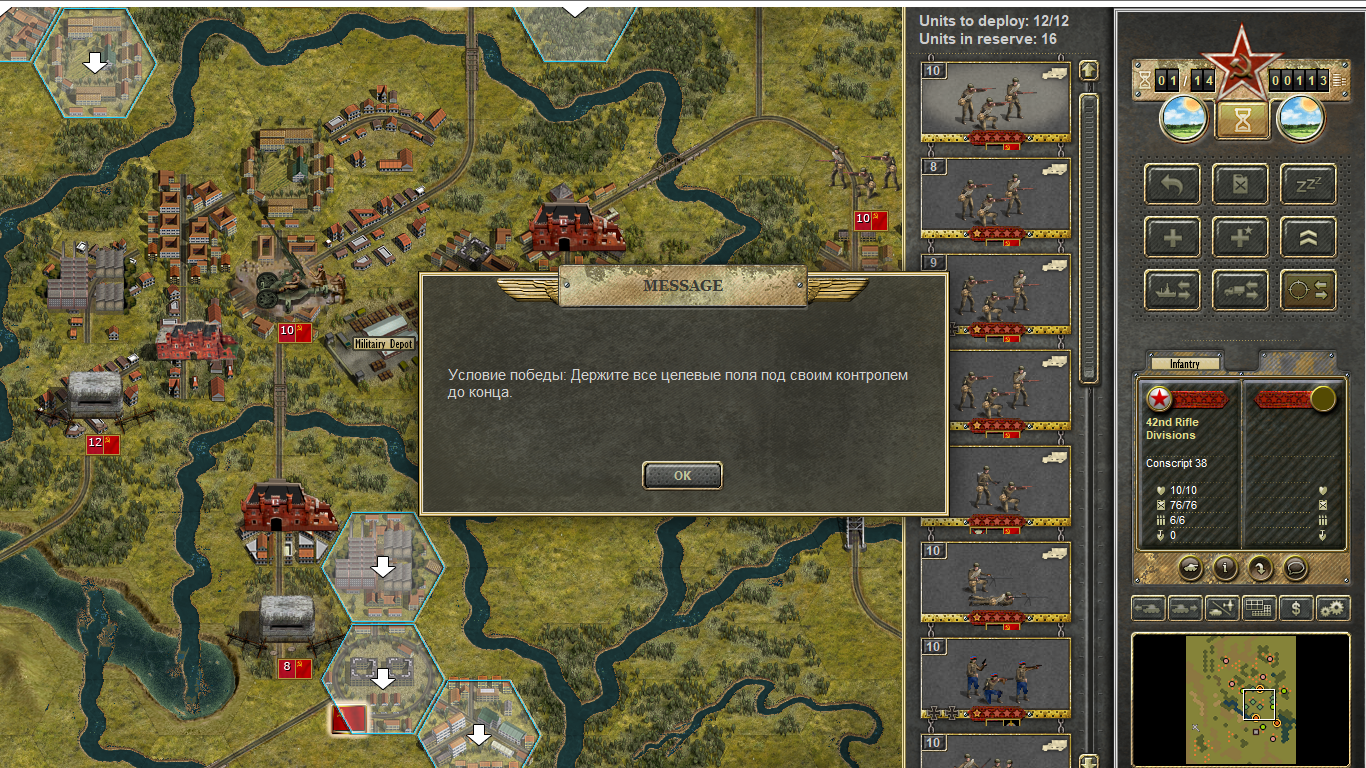Click the unit list's scroll-up arrow
The image size is (1366, 768).
coord(1089,70)
